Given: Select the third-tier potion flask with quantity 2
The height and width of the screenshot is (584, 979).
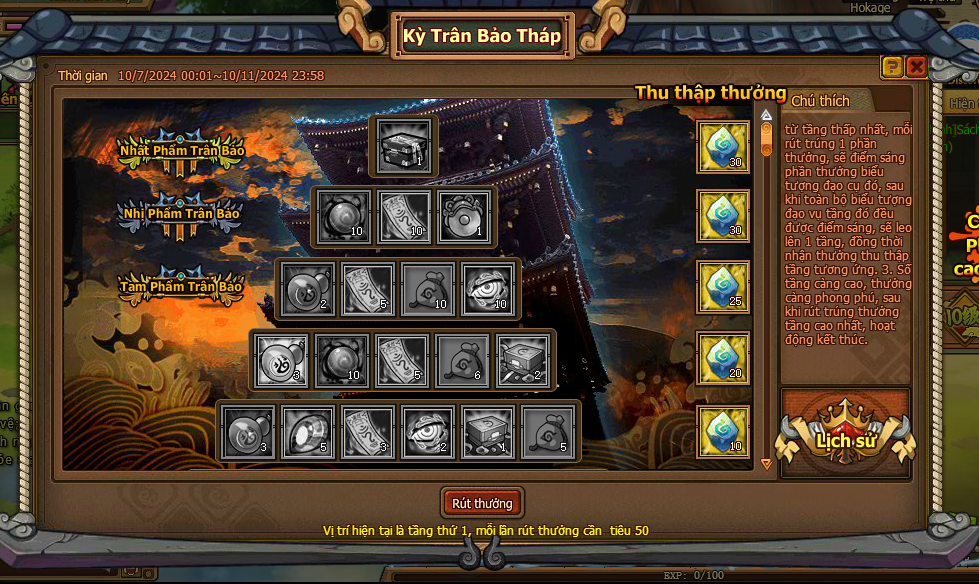Looking at the screenshot, I should point(308,289).
